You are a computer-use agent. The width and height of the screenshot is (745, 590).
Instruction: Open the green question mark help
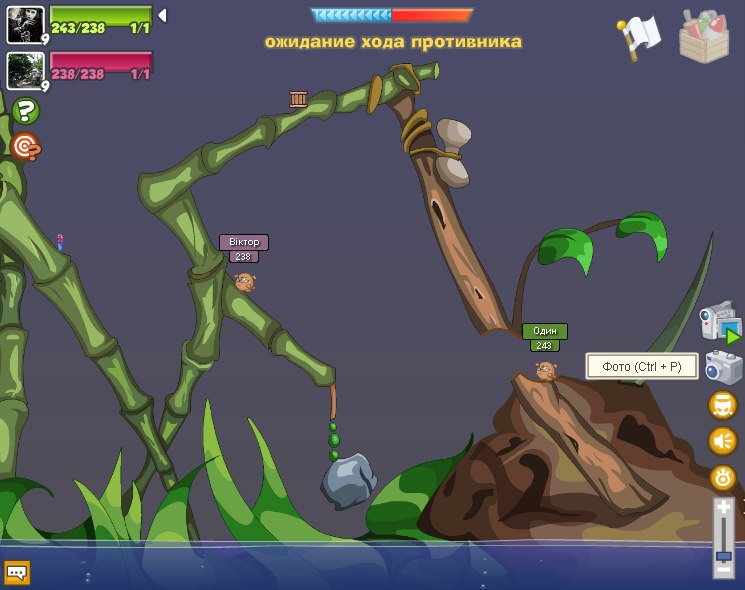tap(25, 111)
